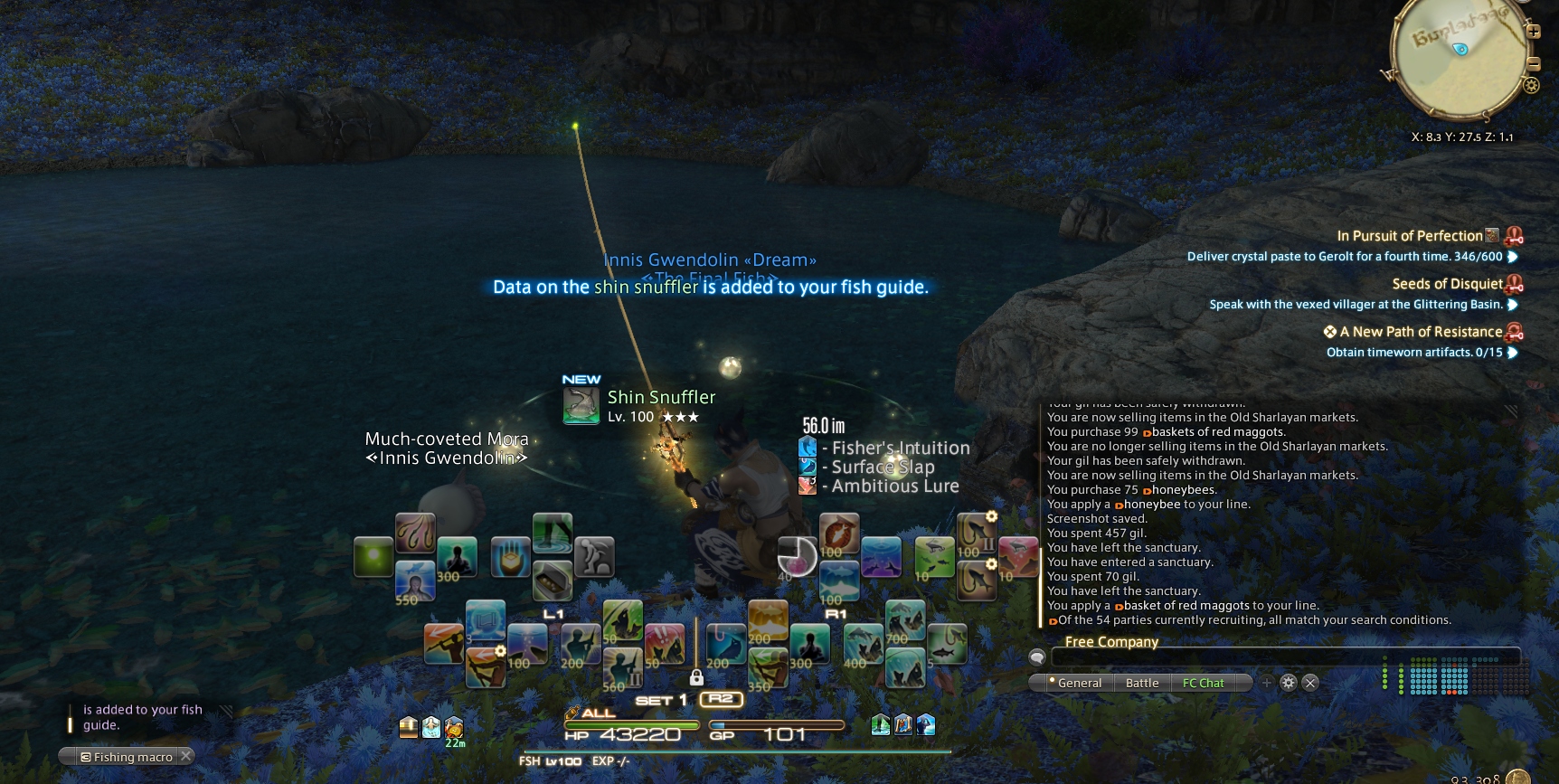Open the FC Chat tab
1559x784 pixels.
[1203, 683]
